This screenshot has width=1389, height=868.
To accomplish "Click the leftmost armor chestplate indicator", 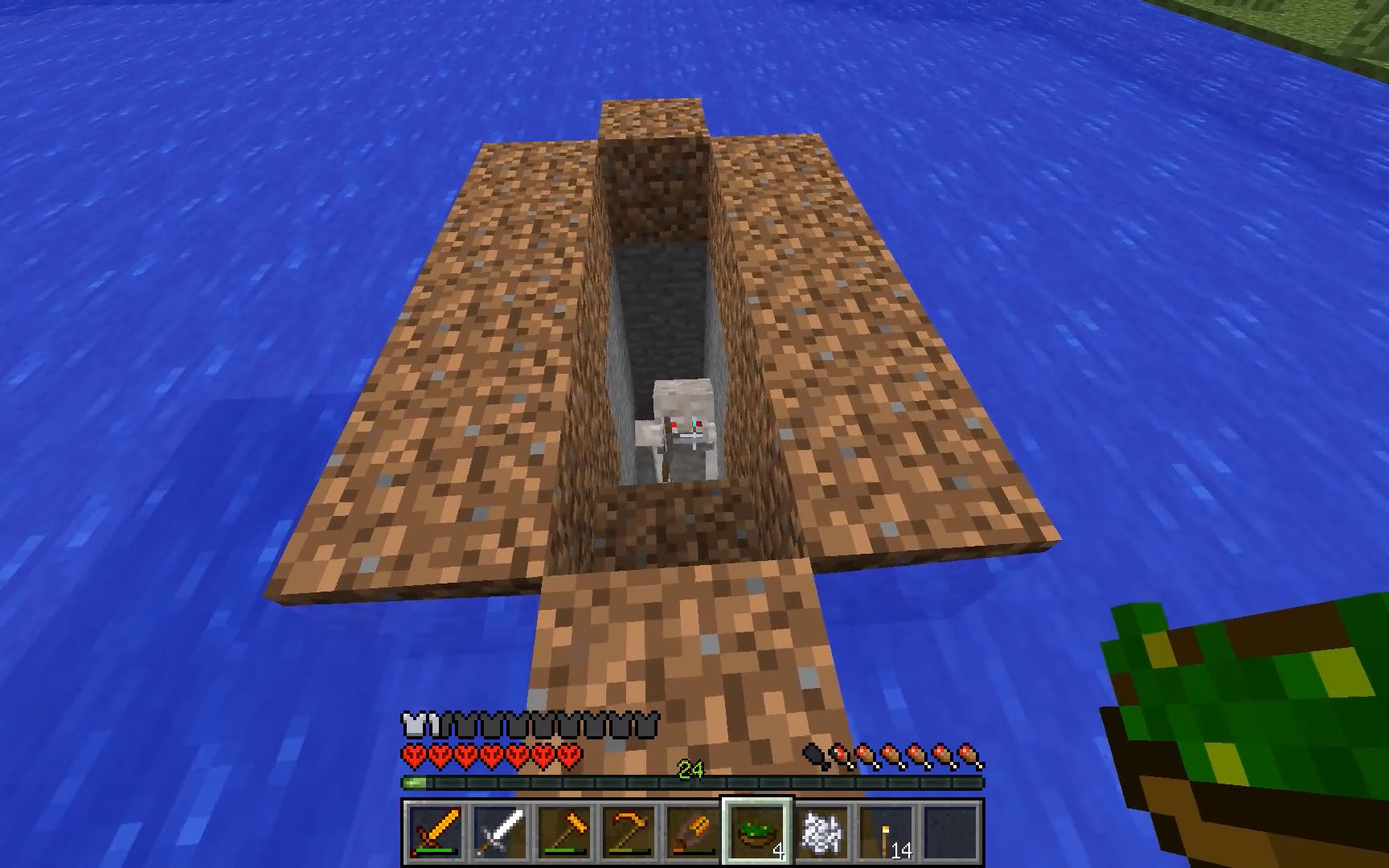I will tap(412, 725).
